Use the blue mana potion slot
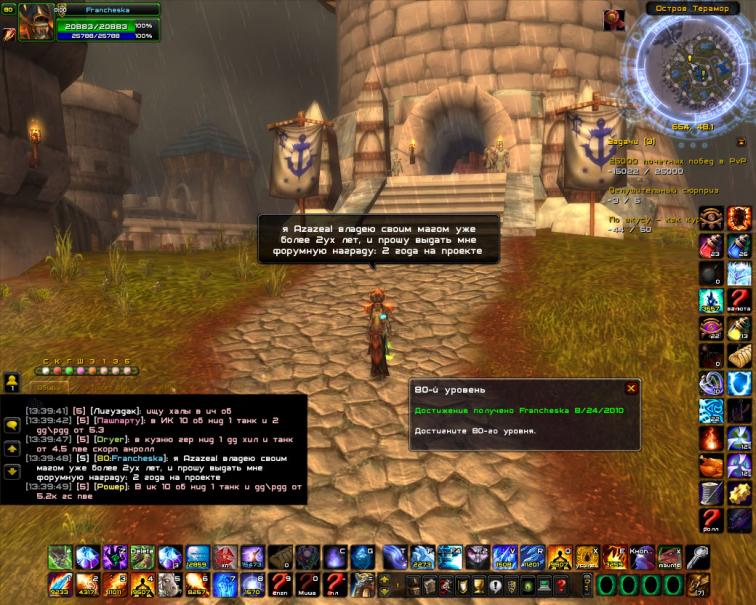 click(x=740, y=244)
